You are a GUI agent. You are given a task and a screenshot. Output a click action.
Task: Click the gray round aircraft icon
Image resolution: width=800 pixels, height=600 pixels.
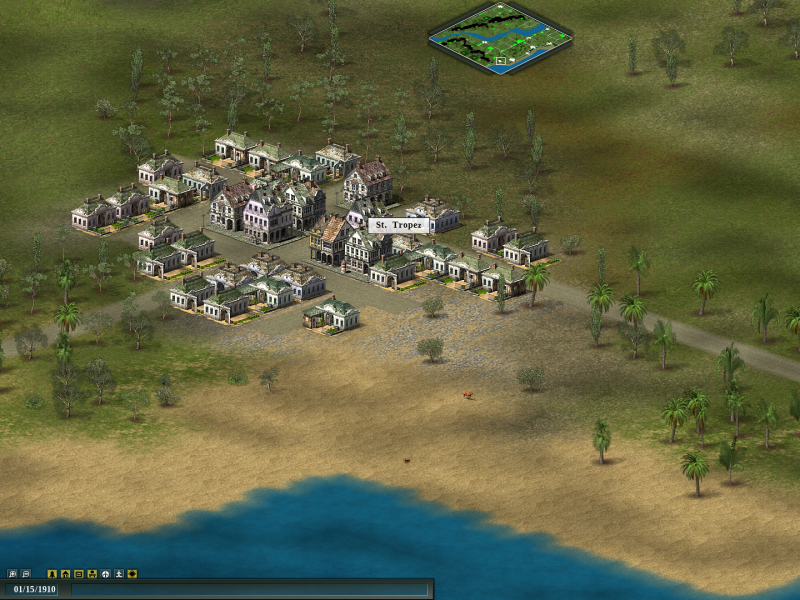pyautogui.click(x=105, y=574)
